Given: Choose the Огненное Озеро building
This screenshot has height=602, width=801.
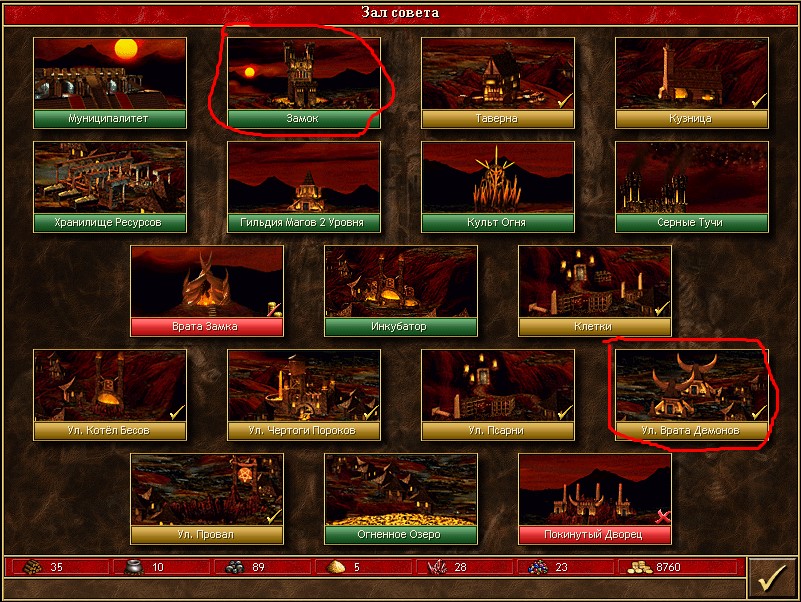Looking at the screenshot, I should [401, 498].
